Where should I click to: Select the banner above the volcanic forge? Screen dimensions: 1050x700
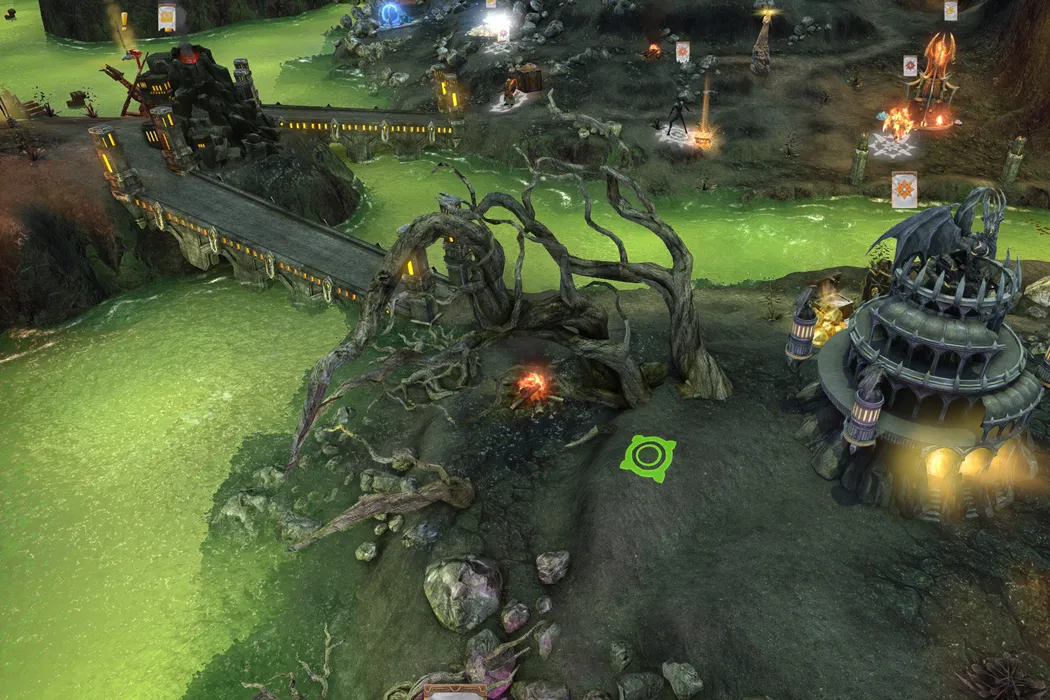[167, 16]
